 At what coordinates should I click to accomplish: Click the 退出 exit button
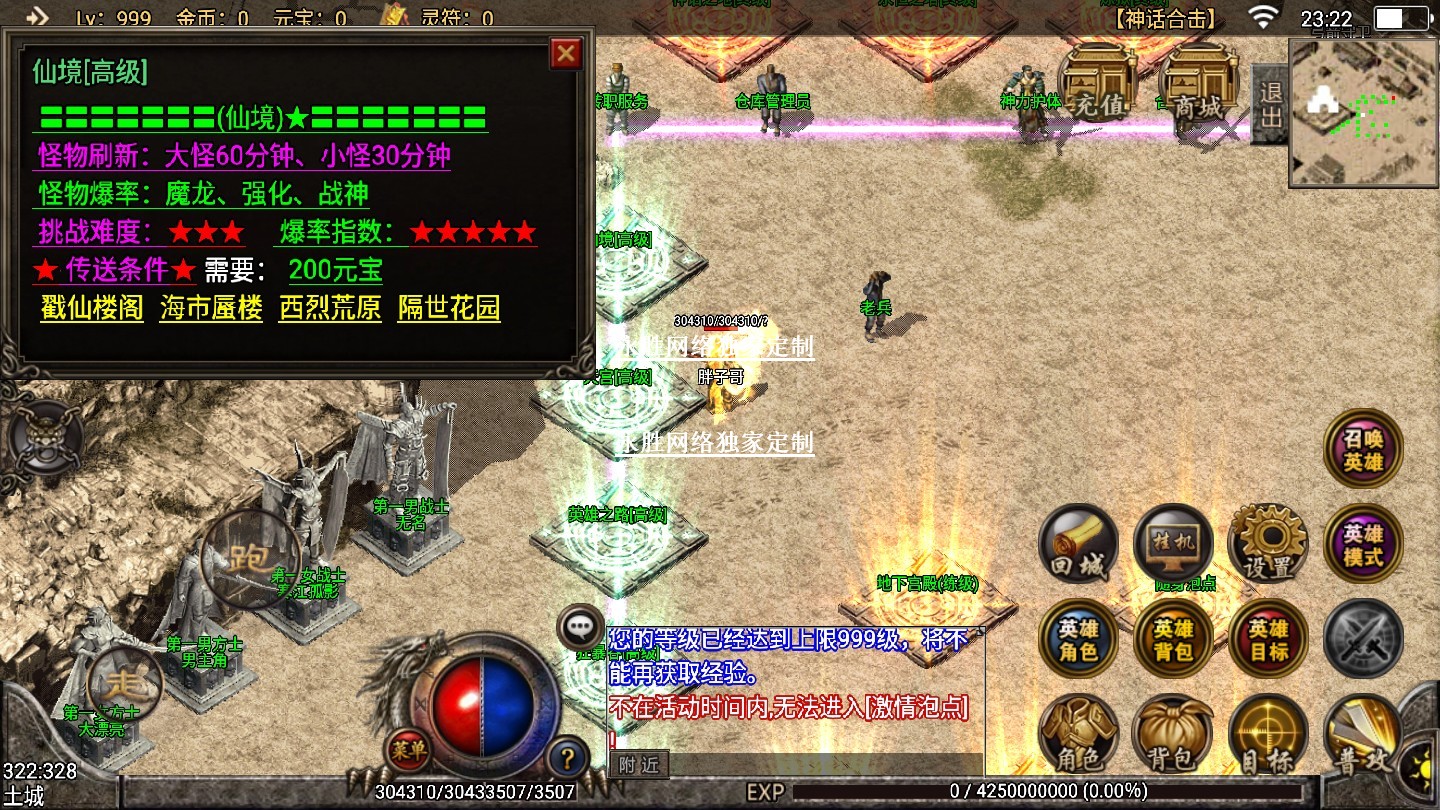pos(1270,105)
